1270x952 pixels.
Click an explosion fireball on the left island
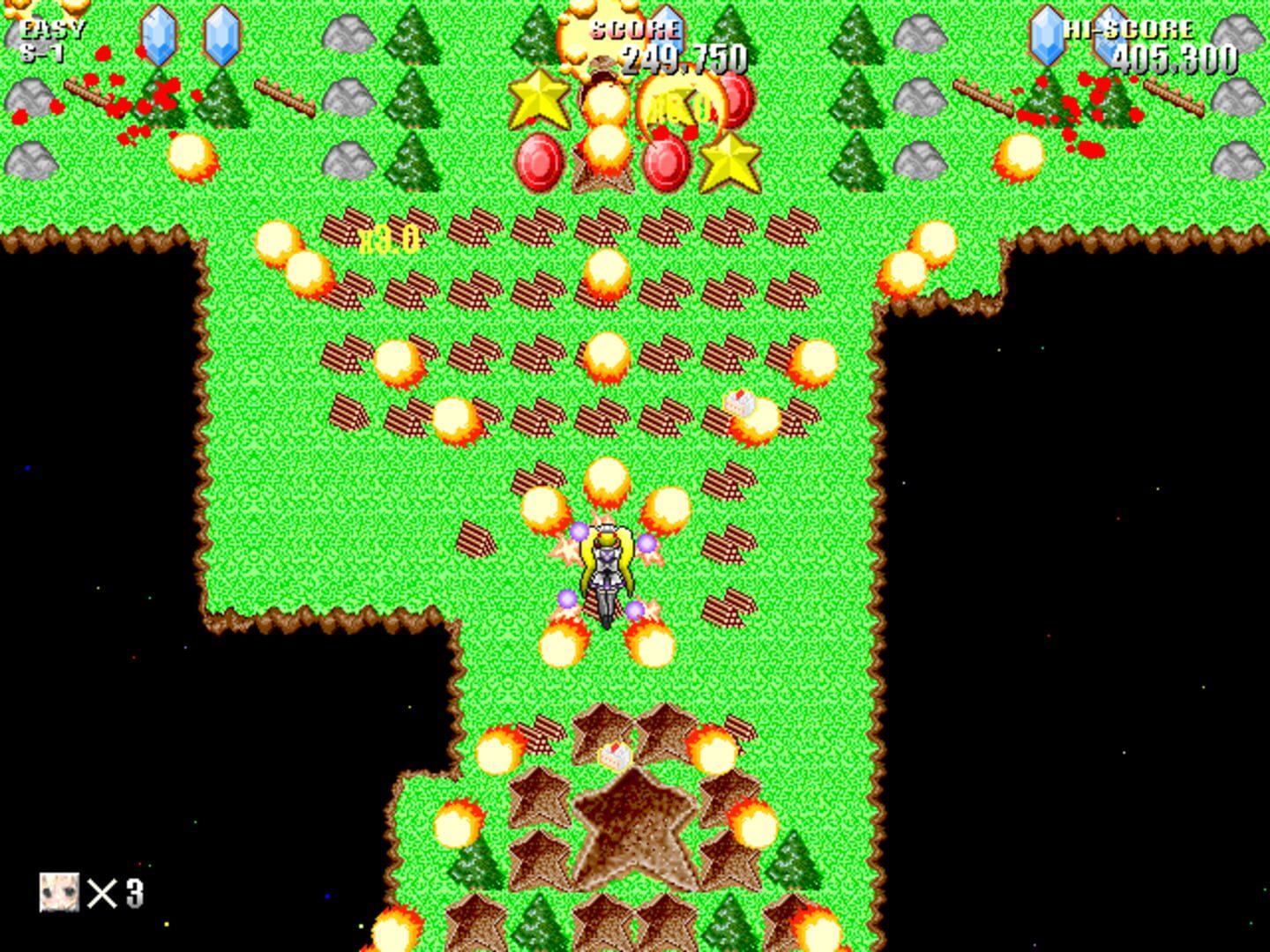[192, 155]
